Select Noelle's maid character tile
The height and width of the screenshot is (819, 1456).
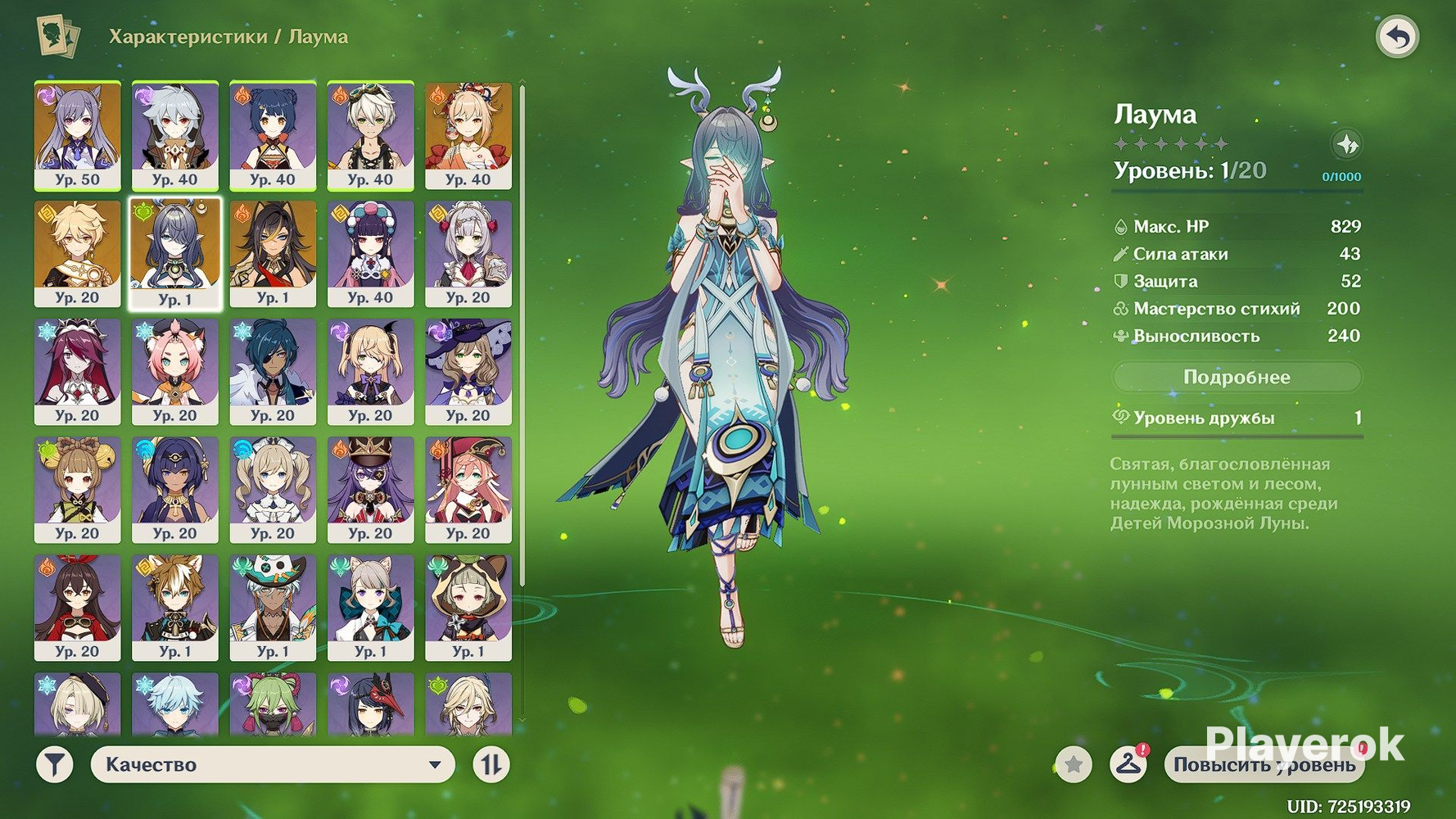coord(468,254)
